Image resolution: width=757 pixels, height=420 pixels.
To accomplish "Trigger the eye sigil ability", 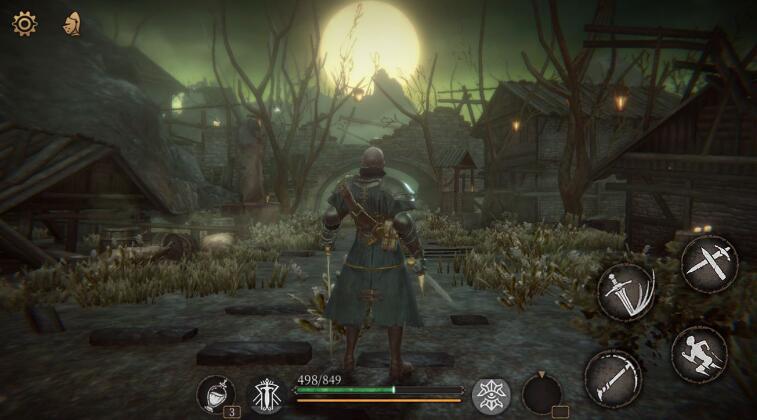I will click(491, 394).
